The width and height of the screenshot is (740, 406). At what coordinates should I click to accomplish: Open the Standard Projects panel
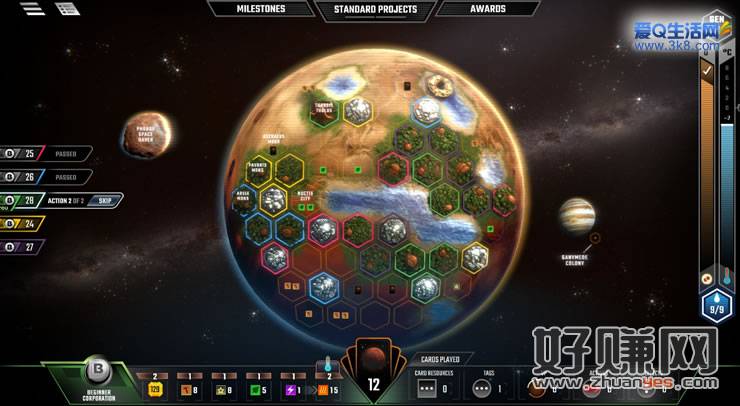click(374, 10)
